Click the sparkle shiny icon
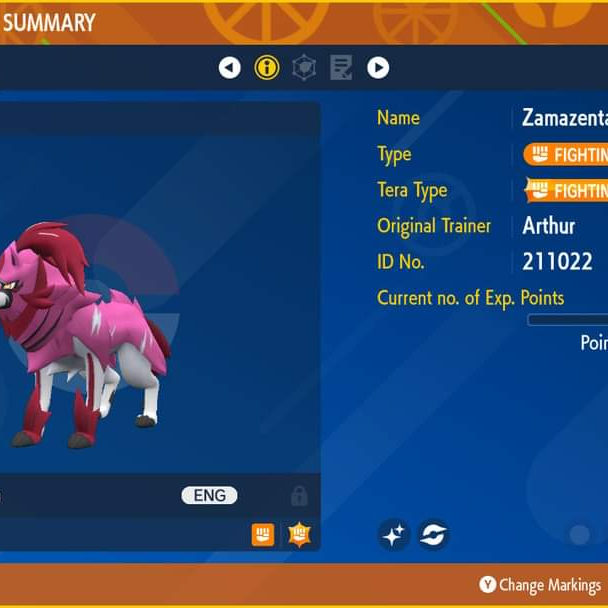Screen dimensions: 608x608 394,535
